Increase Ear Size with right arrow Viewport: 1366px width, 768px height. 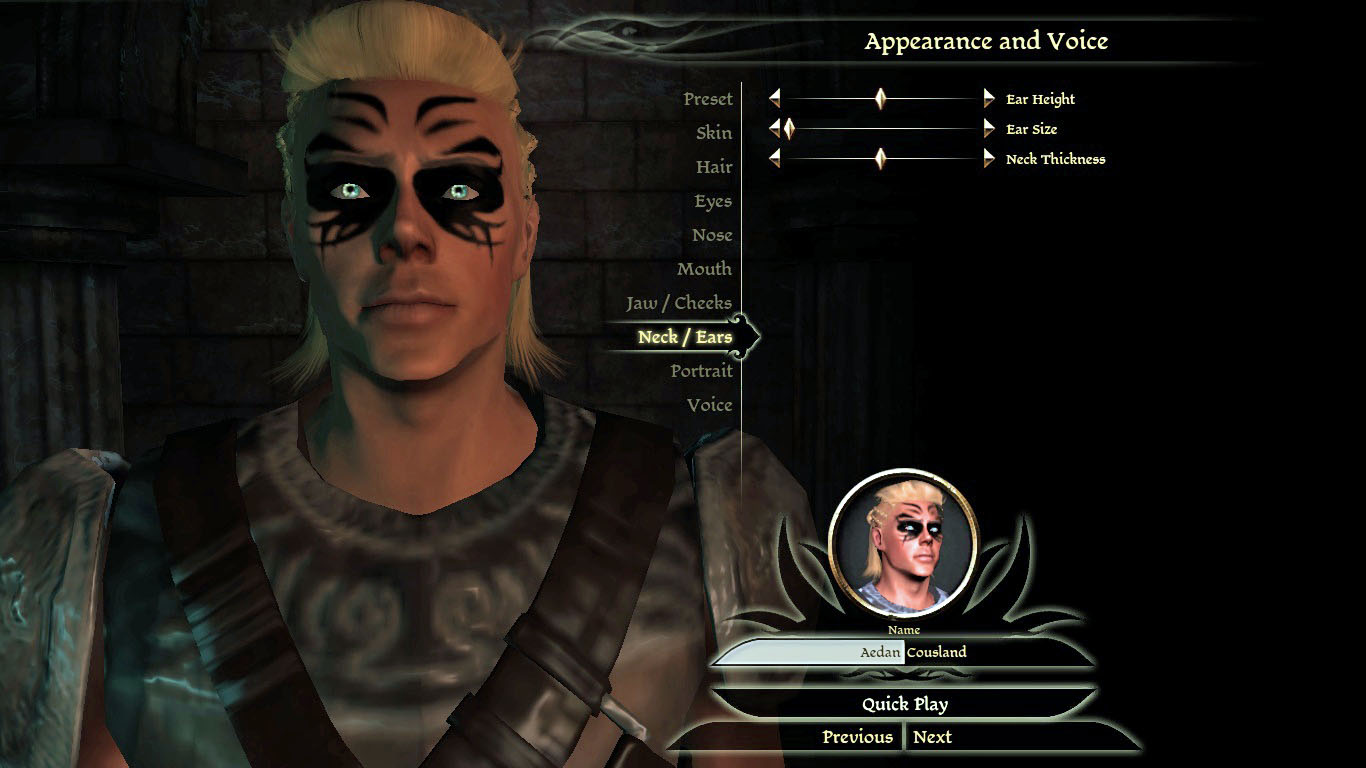point(989,129)
